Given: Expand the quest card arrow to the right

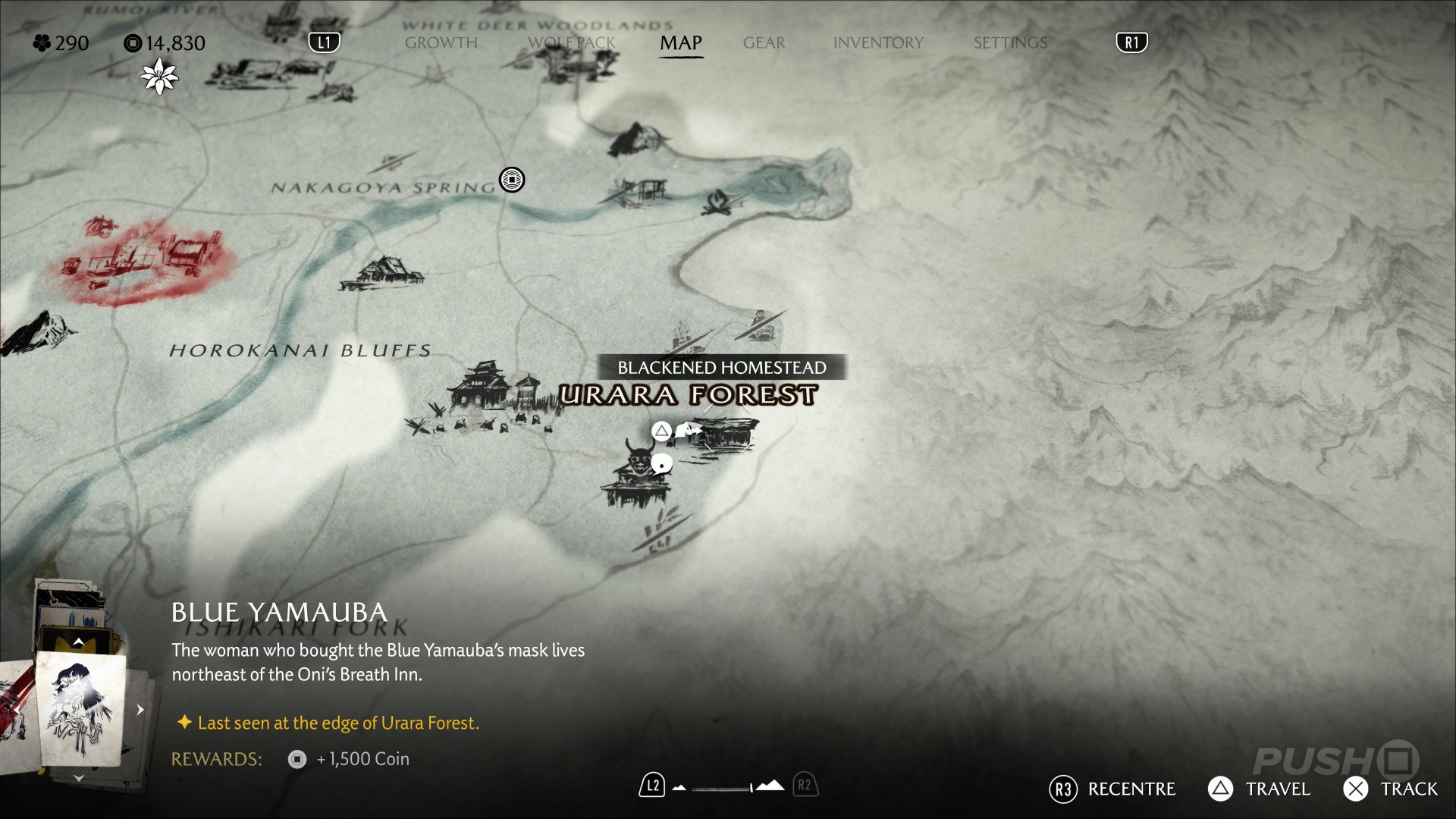Looking at the screenshot, I should click(x=140, y=710).
